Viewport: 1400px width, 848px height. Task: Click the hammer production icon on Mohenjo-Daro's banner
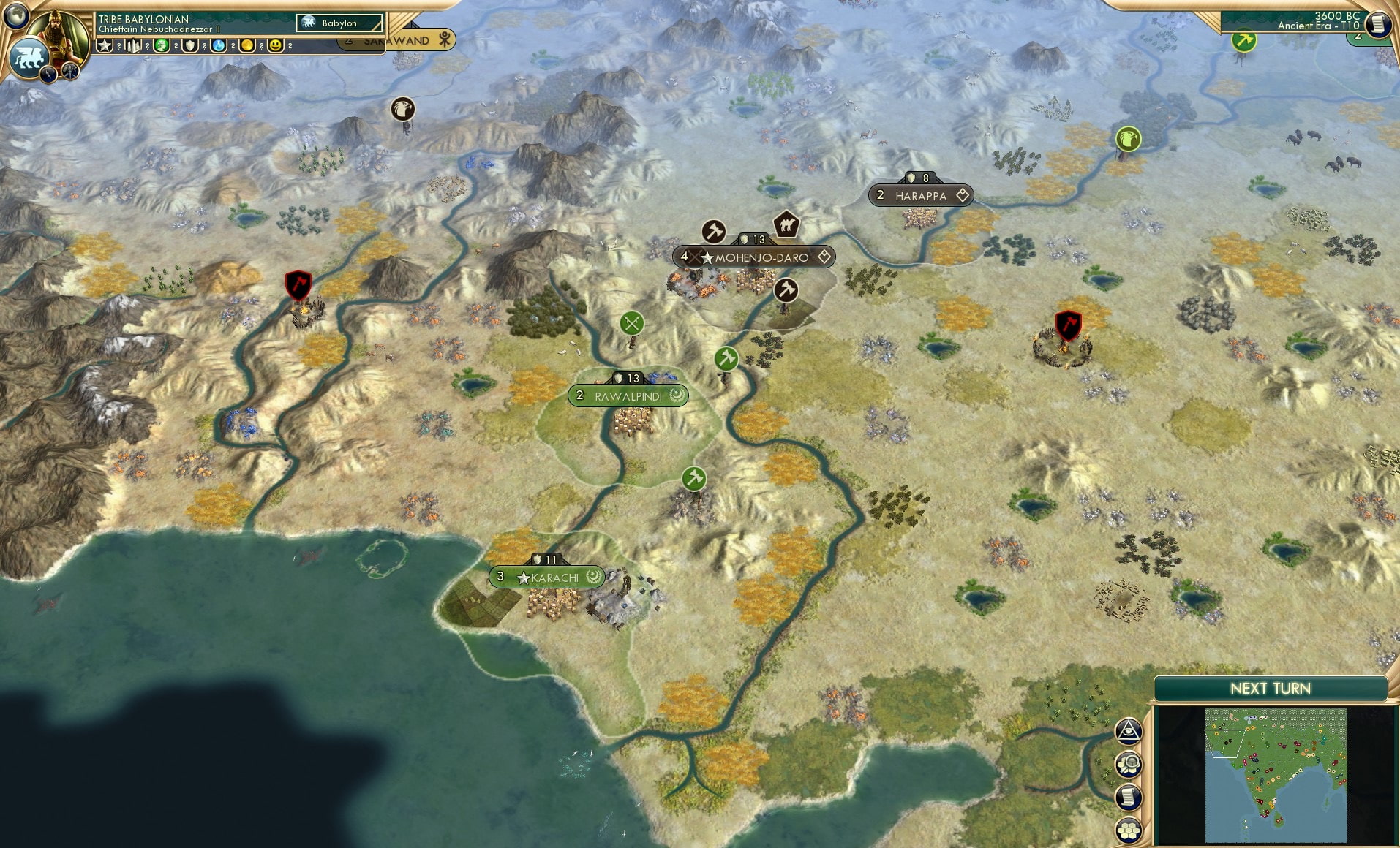(712, 232)
